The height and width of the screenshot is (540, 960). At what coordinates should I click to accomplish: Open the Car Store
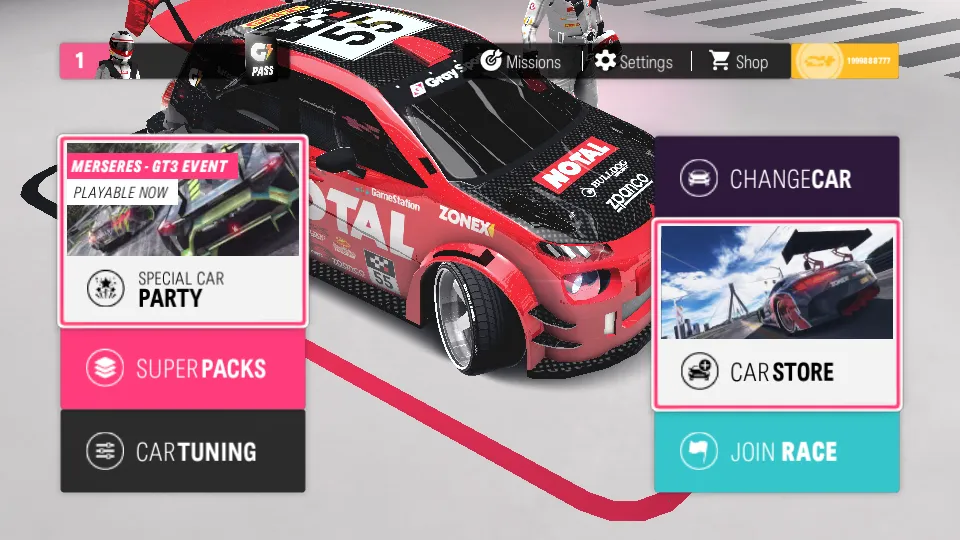776,314
